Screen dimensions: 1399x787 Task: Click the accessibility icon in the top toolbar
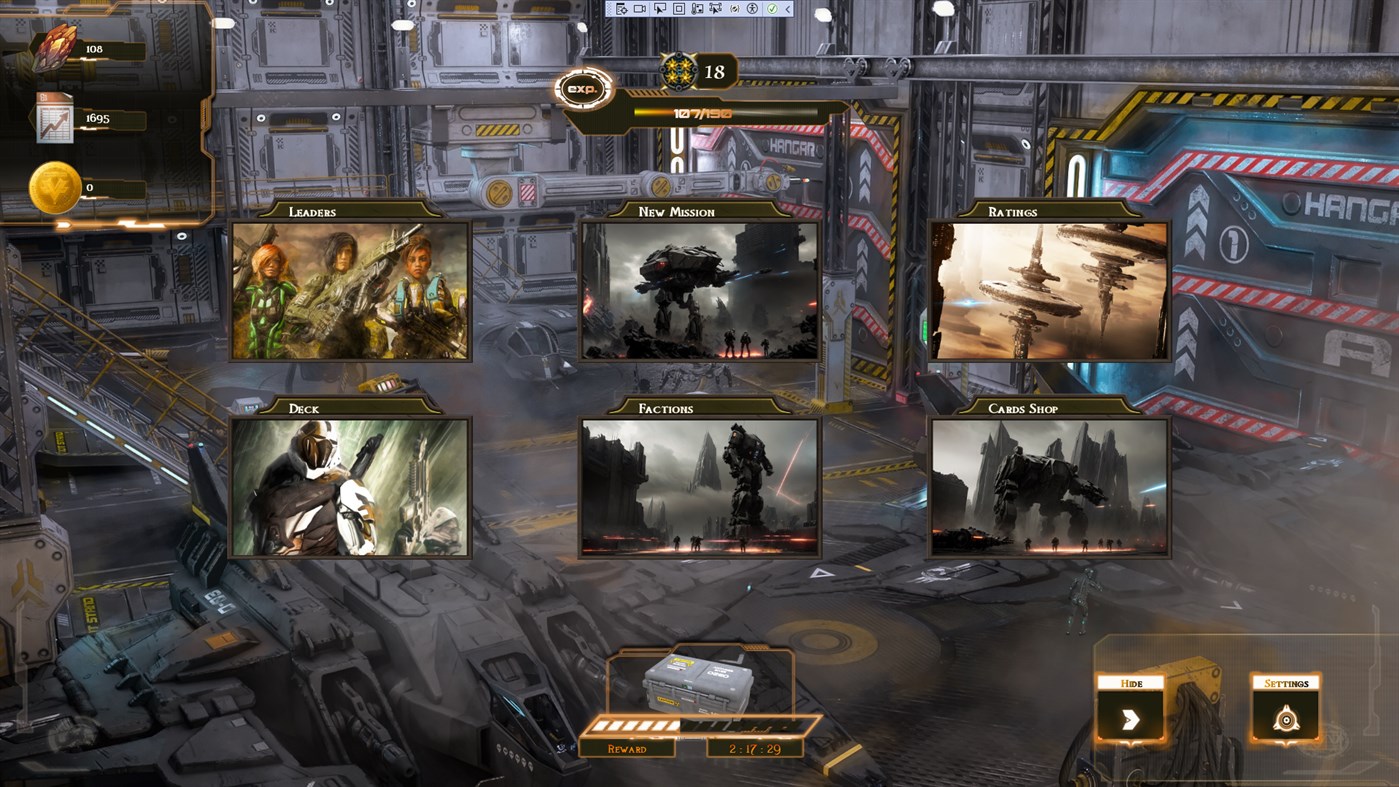point(752,10)
